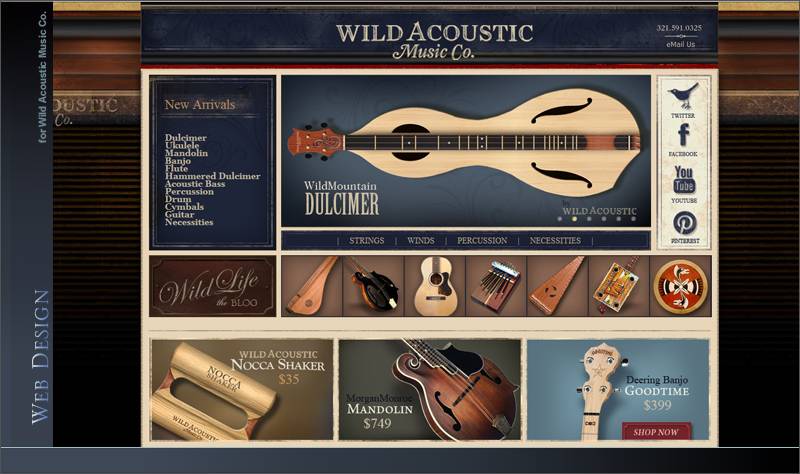The height and width of the screenshot is (474, 800).
Task: Click the Wild Acoustic Music Co. logo
Action: pyautogui.click(x=428, y=39)
